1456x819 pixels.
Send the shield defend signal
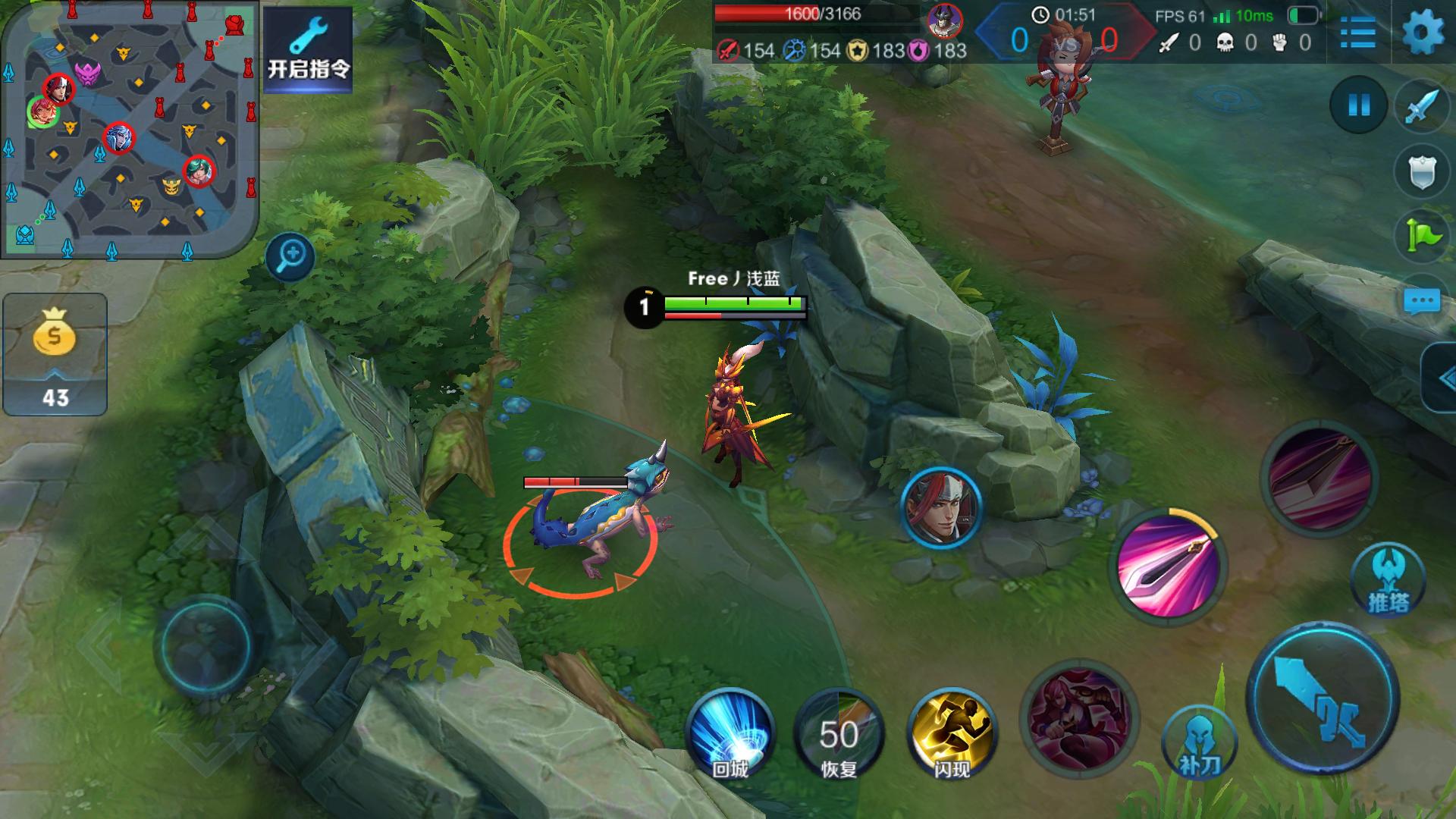coord(1422,172)
